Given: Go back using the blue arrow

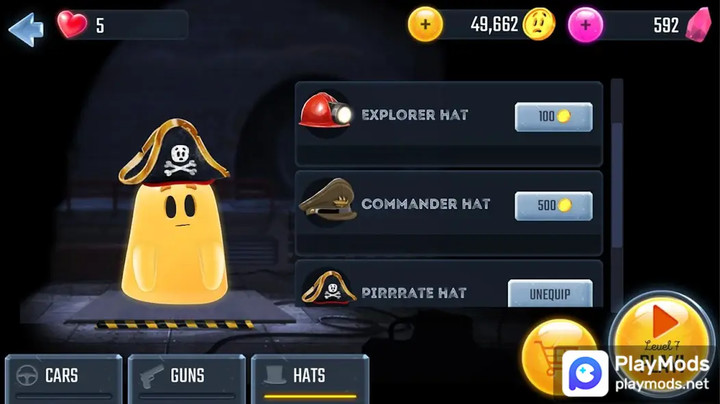Looking at the screenshot, I should pos(26,27).
